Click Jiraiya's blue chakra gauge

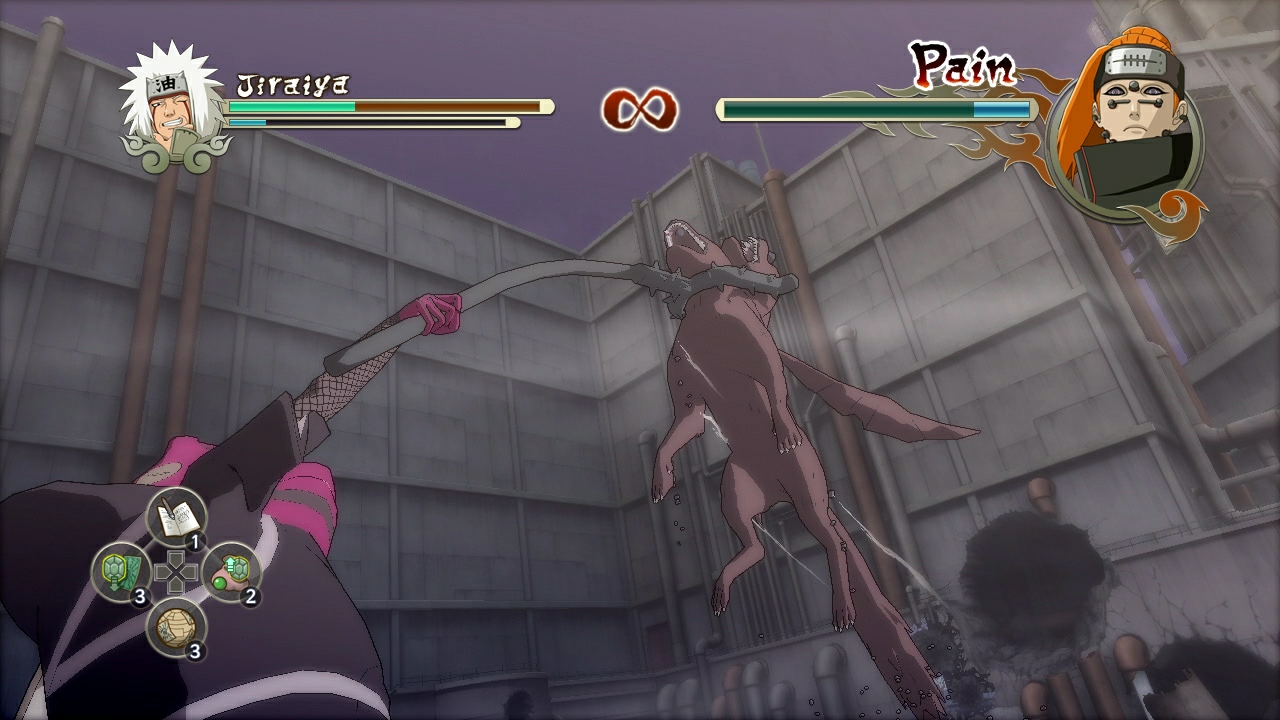tap(250, 120)
